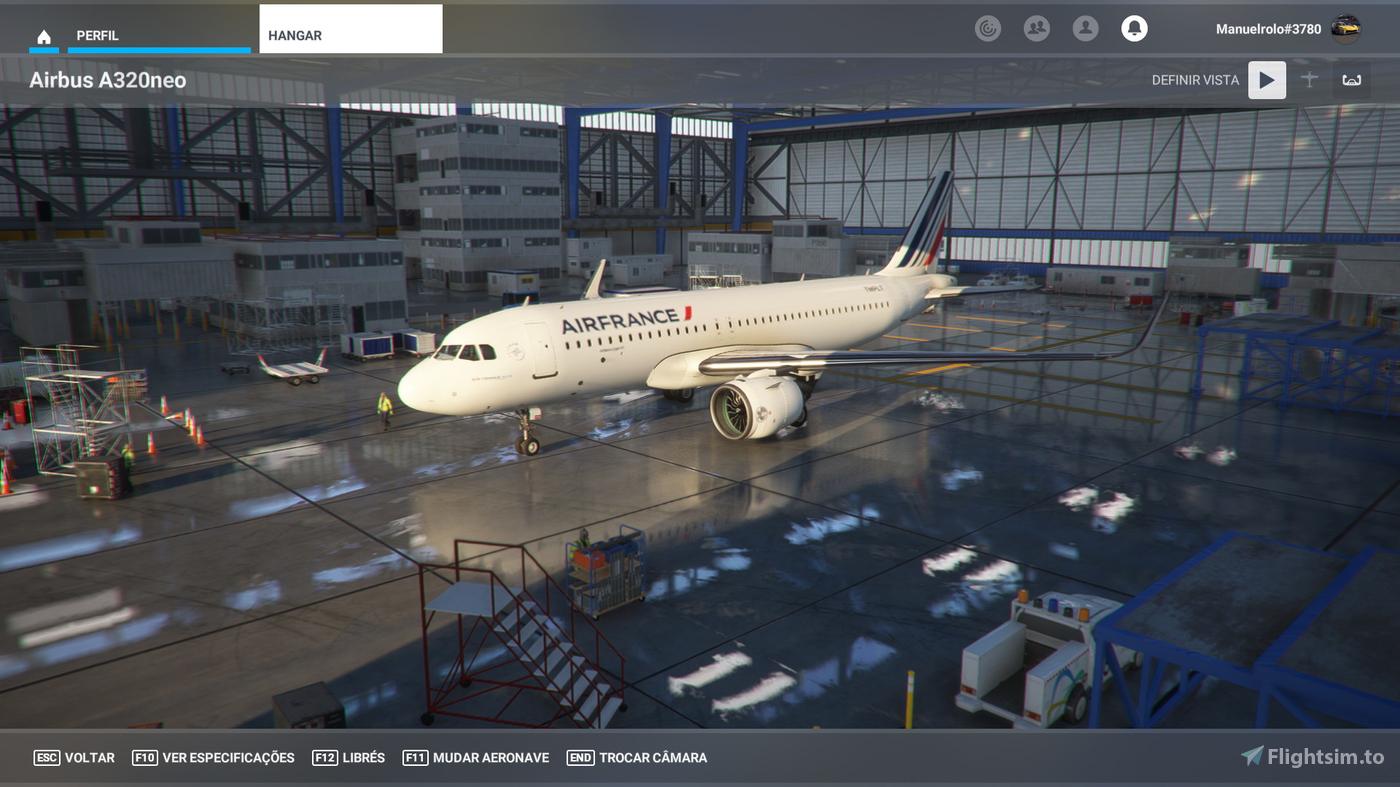Choose MUDAR AERONAVE to change aircraft
1400x787 pixels.
(475, 758)
